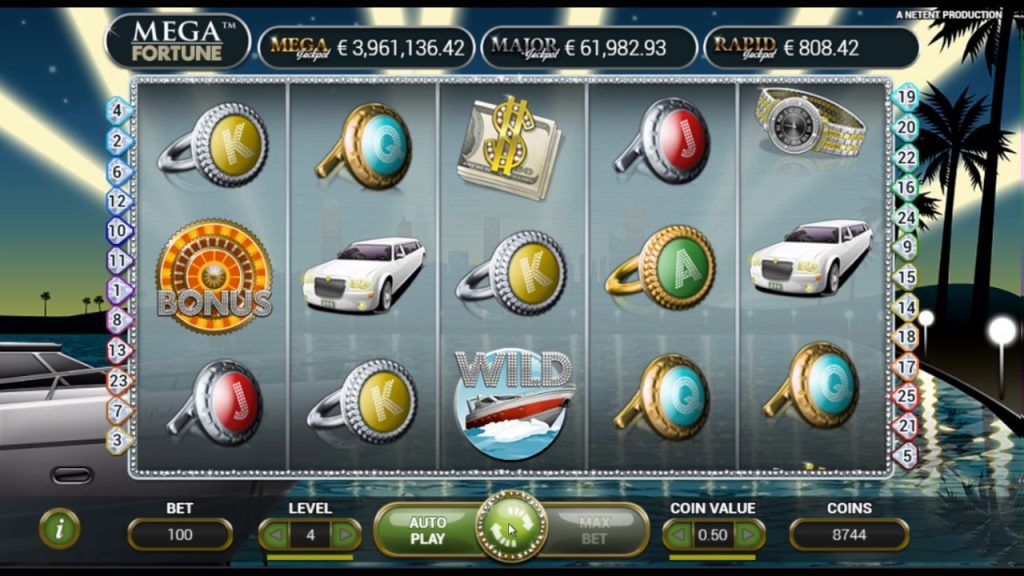Open the paytable info button
Viewport: 1024px width, 576px height.
coord(59,529)
